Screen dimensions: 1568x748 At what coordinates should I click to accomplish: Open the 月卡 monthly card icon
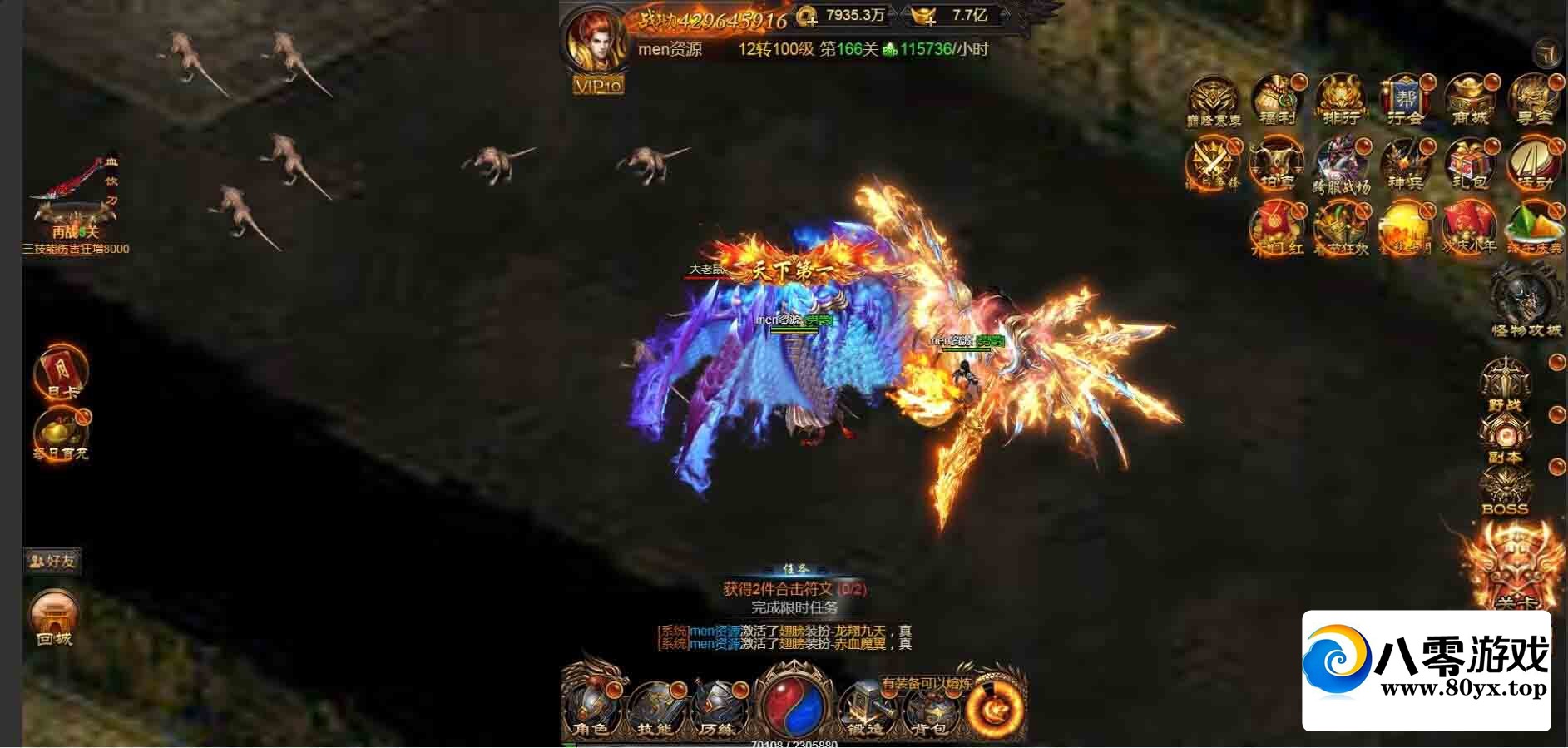(x=61, y=372)
